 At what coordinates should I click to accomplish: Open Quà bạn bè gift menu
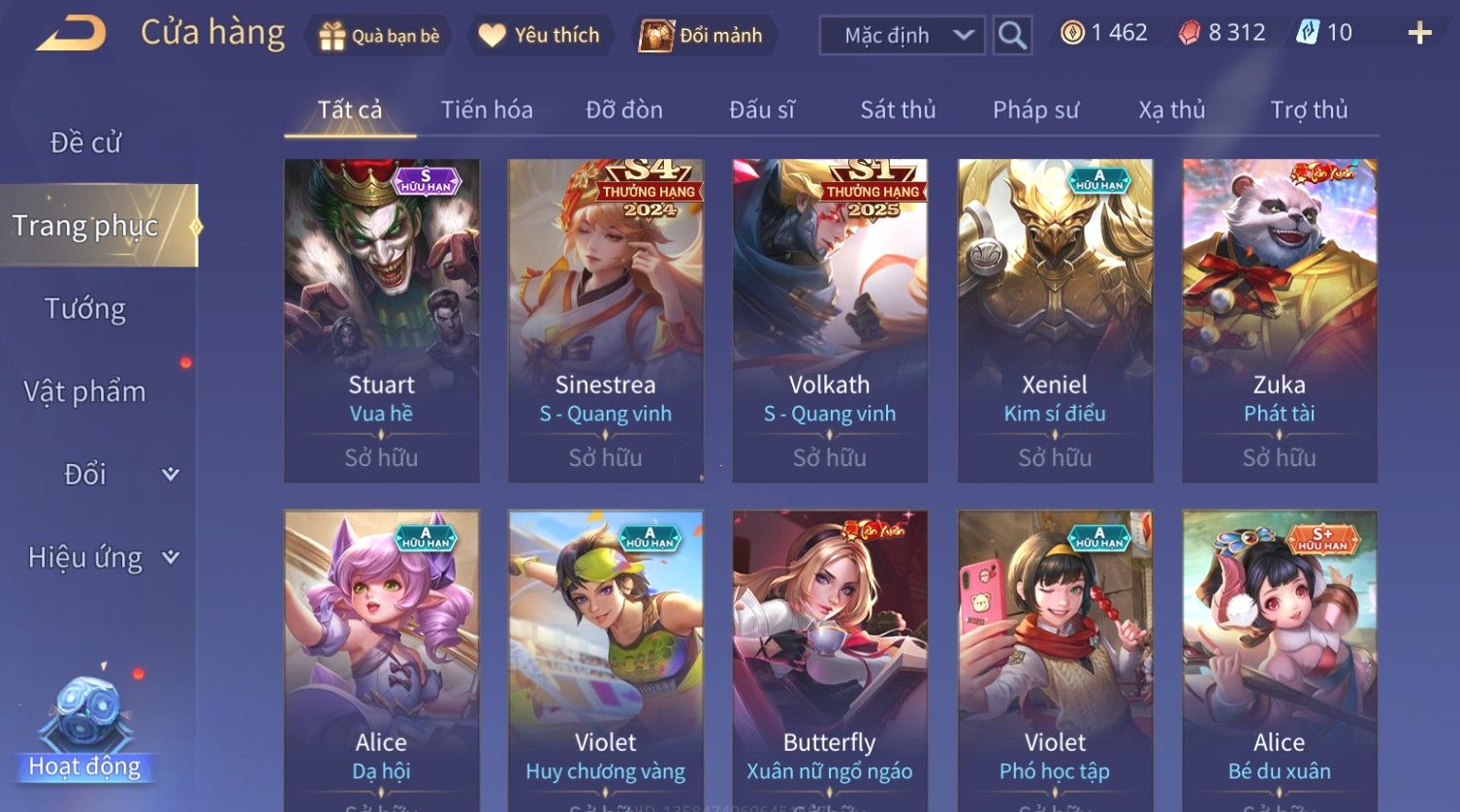[379, 36]
